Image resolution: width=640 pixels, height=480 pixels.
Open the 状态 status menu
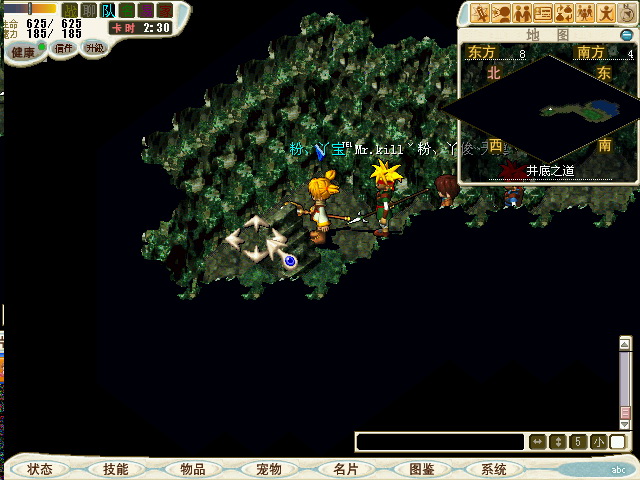[x=40, y=469]
